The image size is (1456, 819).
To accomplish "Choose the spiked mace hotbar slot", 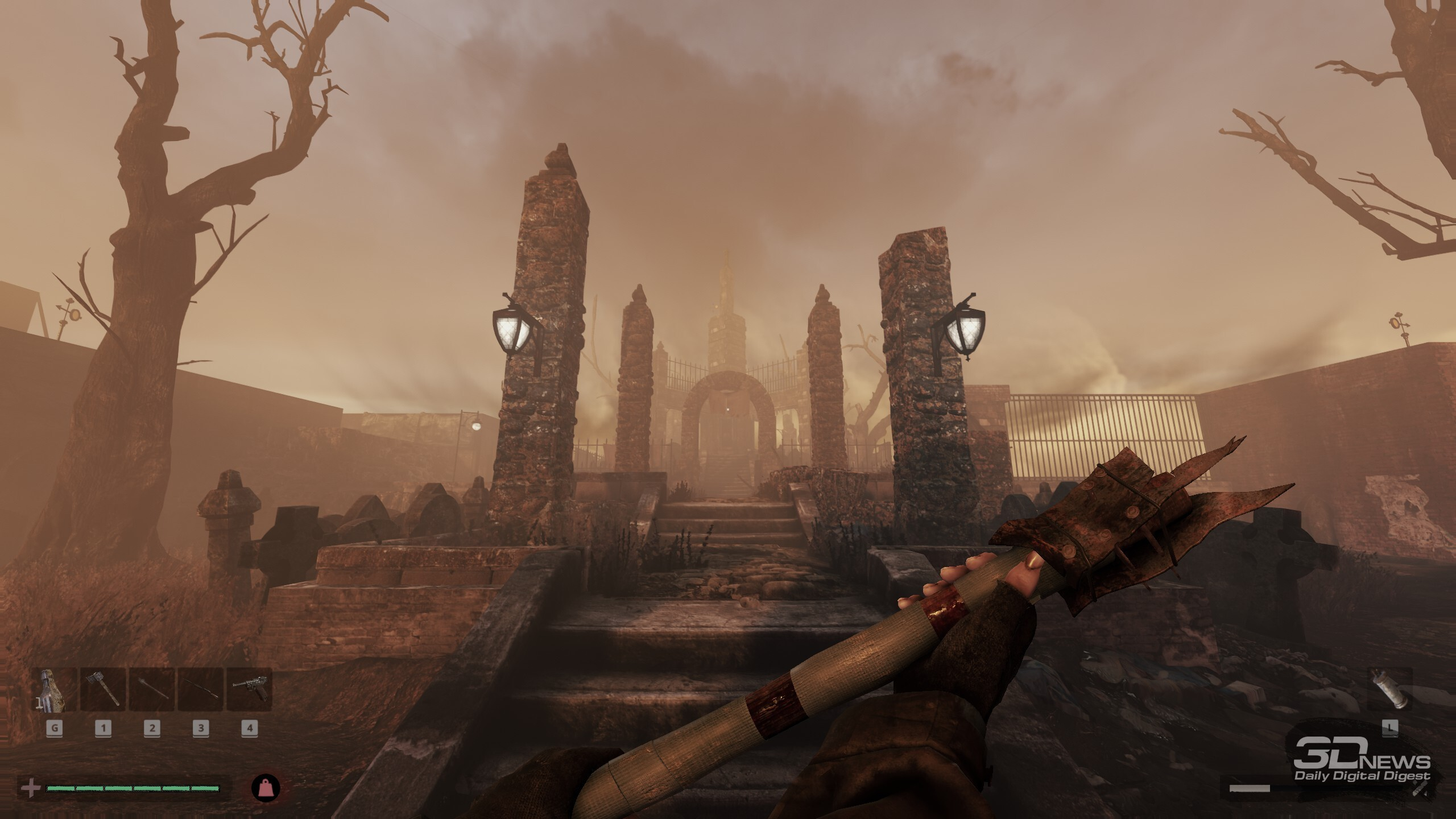I will [x=152, y=690].
